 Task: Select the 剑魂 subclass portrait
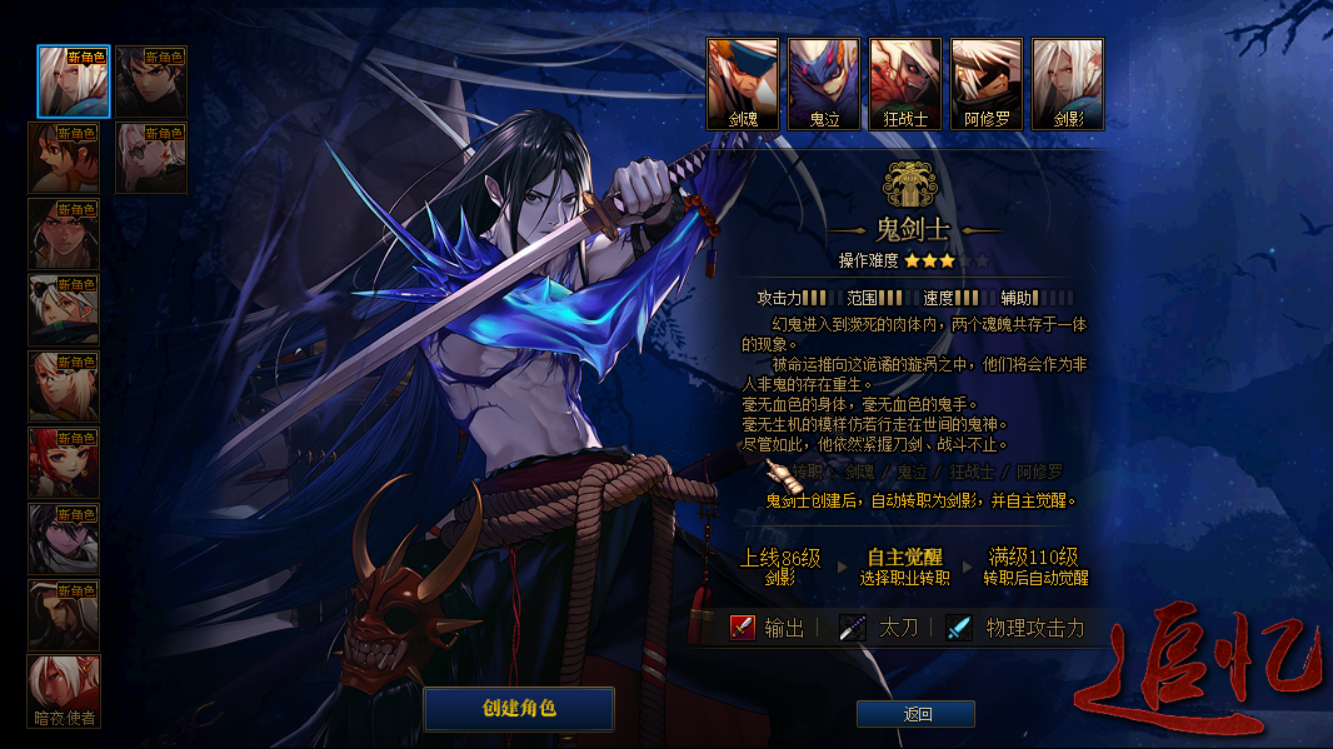point(742,84)
